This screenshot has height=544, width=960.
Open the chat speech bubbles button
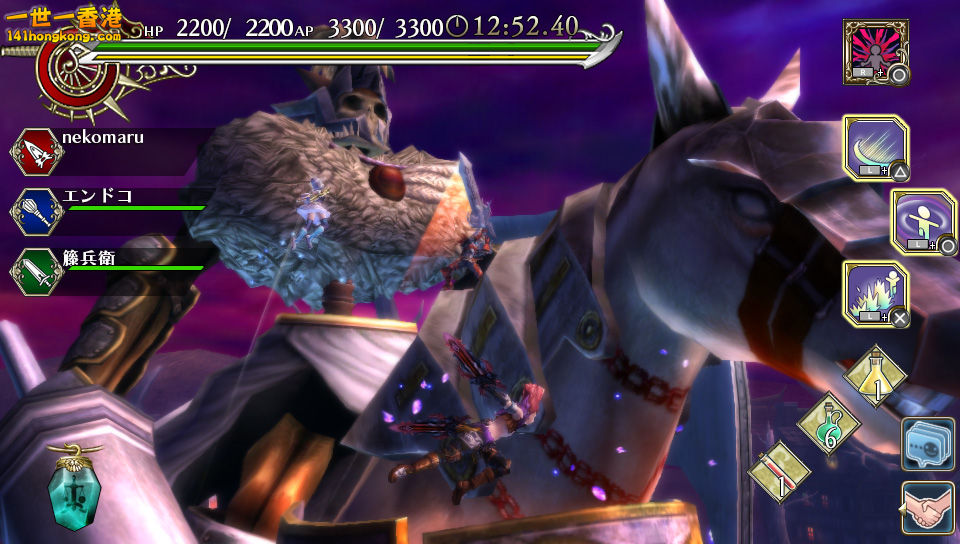(x=927, y=444)
